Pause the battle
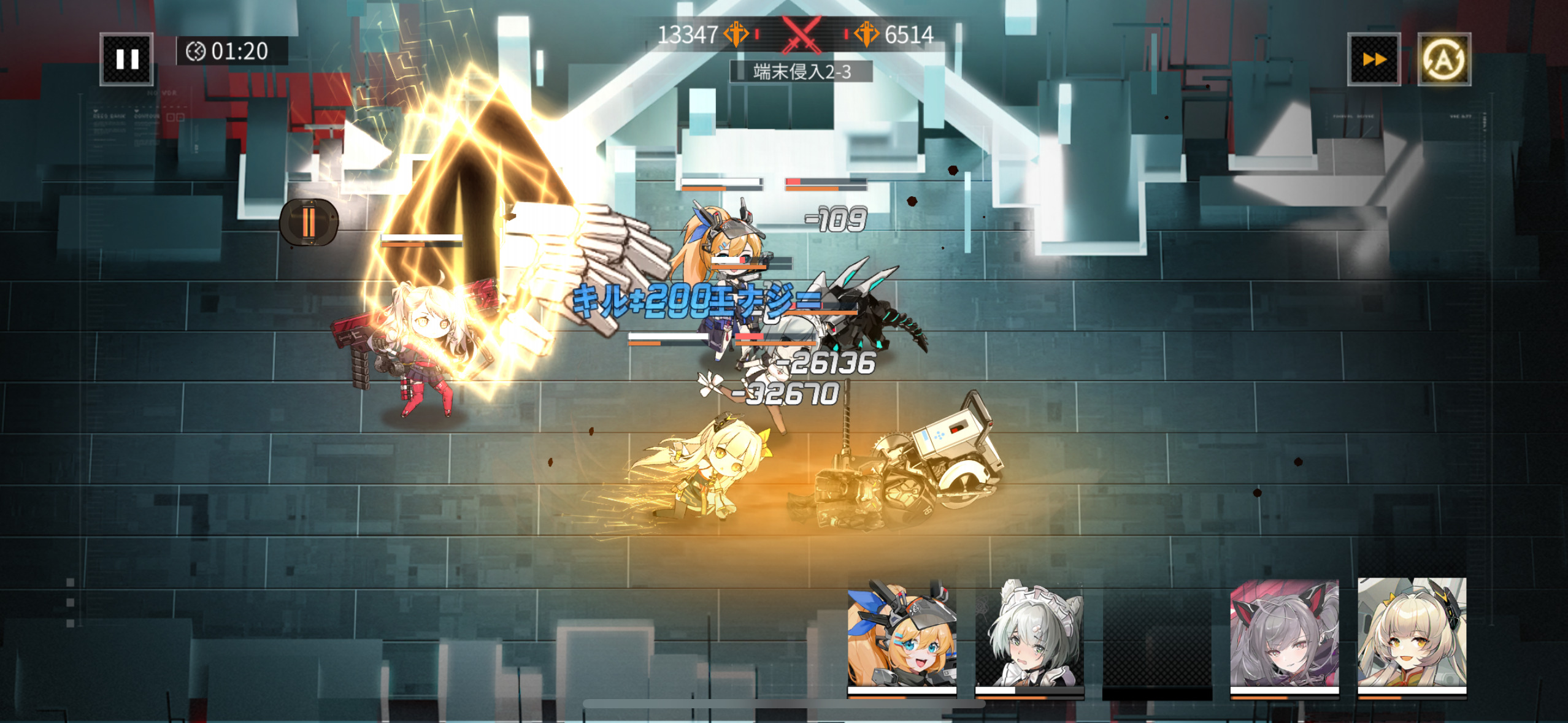1568x723 pixels. pyautogui.click(x=126, y=59)
